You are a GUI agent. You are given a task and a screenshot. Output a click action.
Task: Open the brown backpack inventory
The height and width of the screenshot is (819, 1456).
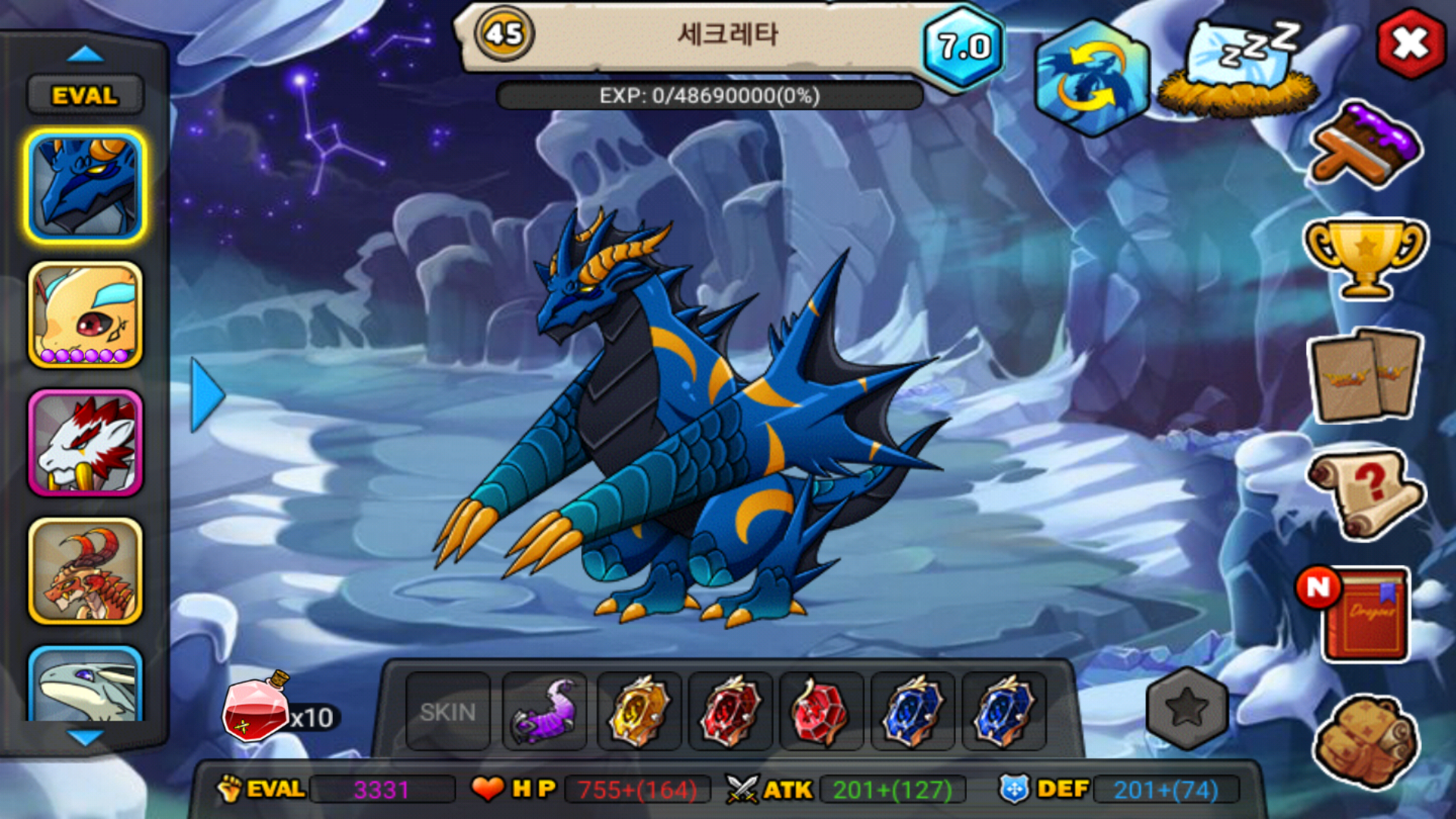pyautogui.click(x=1366, y=739)
